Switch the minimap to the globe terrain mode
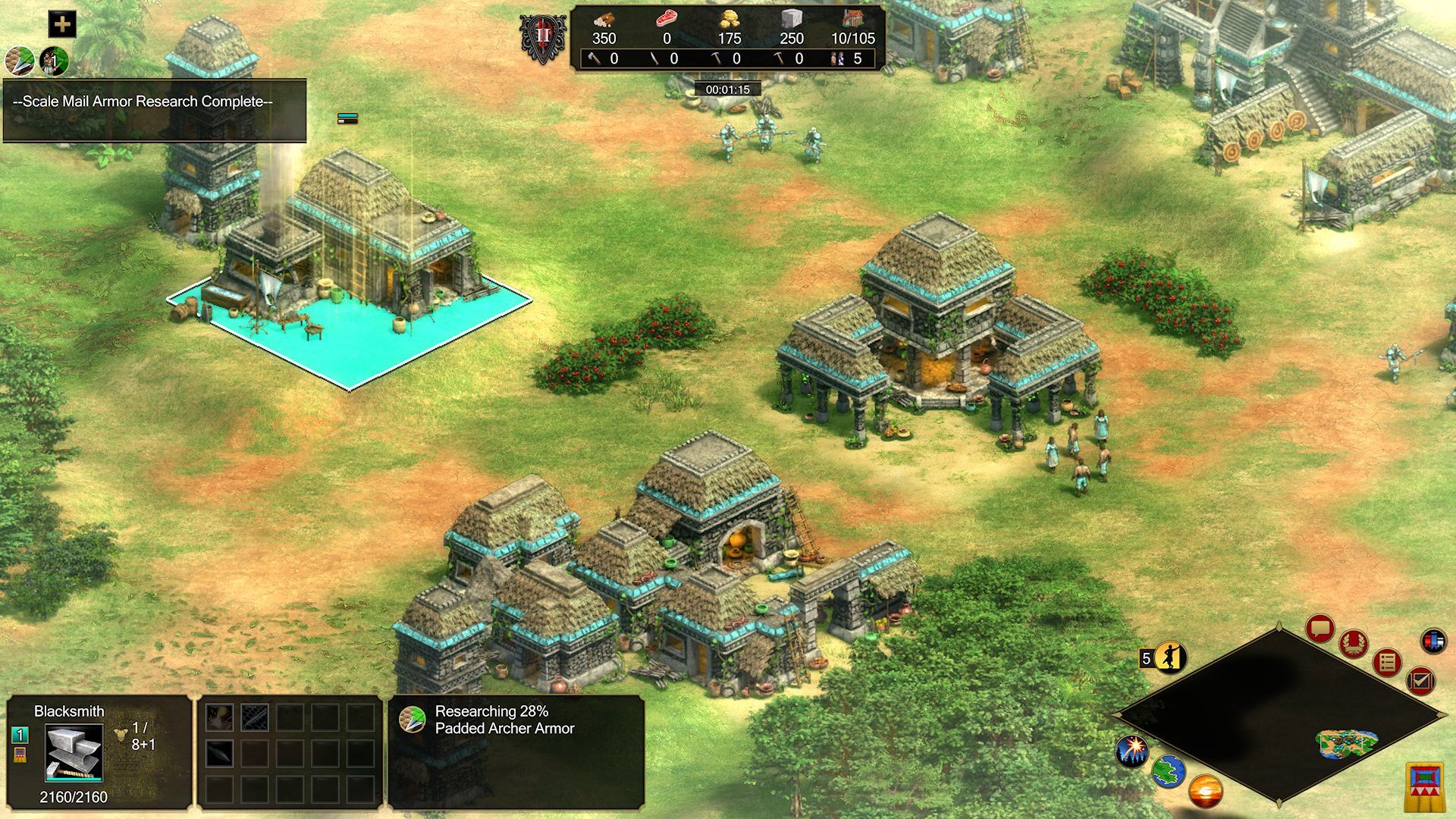Viewport: 1456px width, 819px height. coord(1168,772)
